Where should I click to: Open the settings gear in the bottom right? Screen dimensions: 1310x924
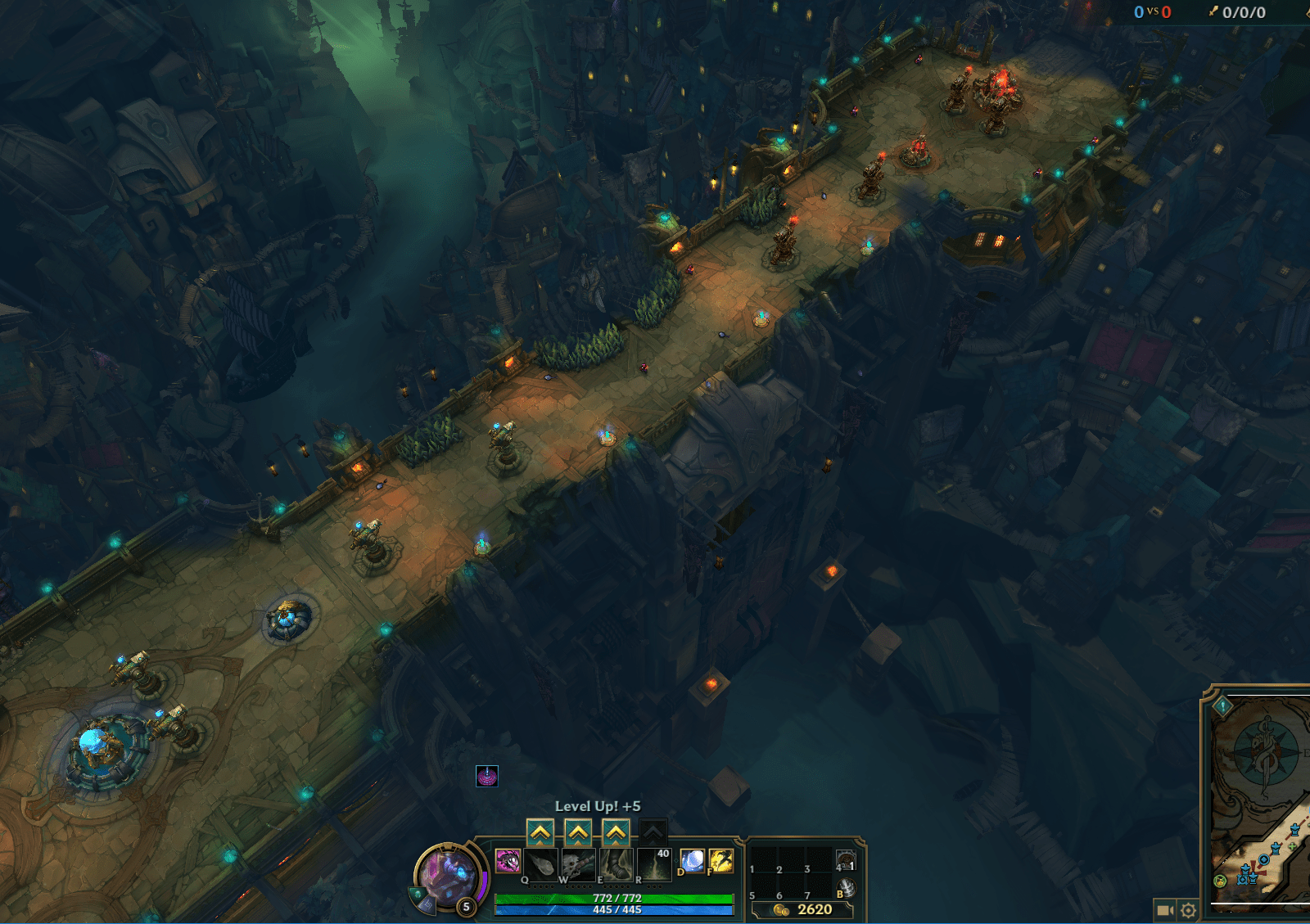tap(1188, 910)
